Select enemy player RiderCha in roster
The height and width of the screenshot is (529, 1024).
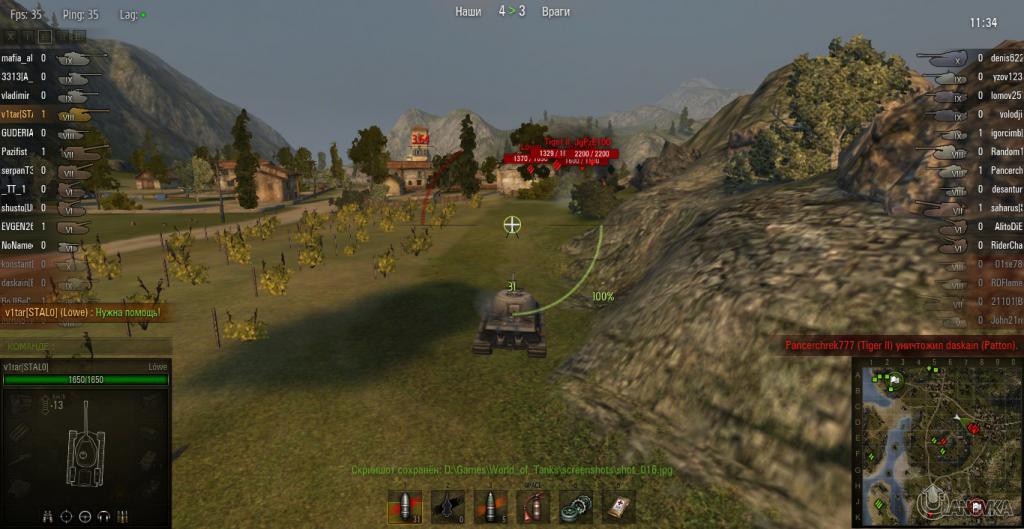pyautogui.click(x=1004, y=245)
